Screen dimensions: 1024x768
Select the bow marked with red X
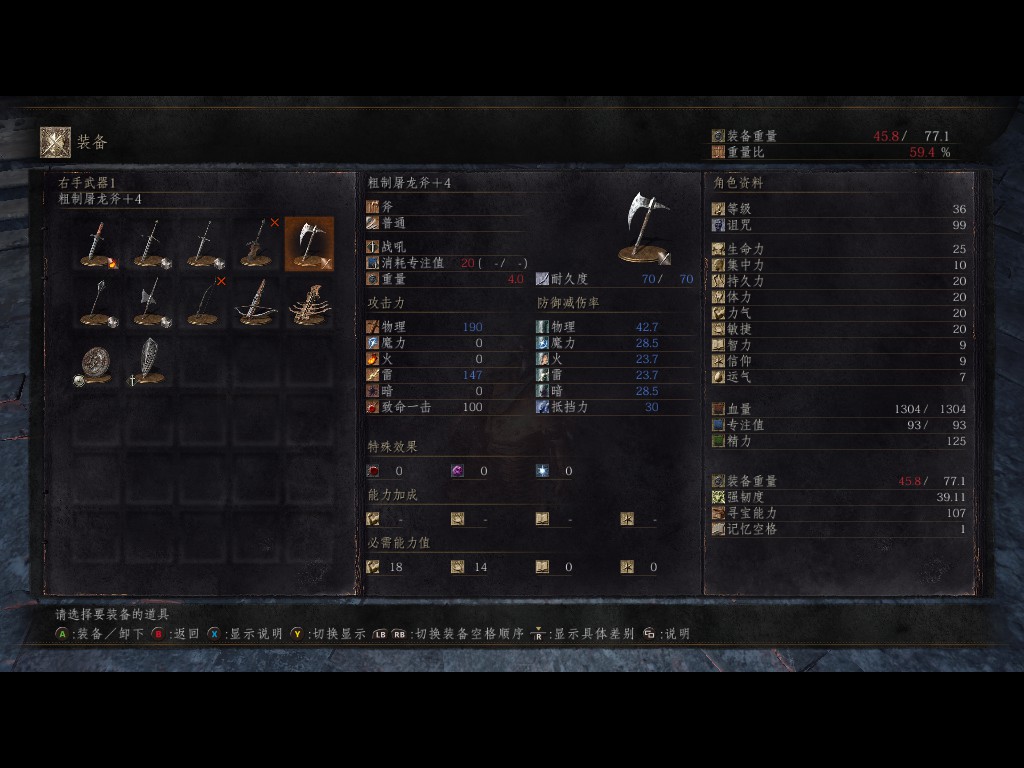pyautogui.click(x=206, y=302)
